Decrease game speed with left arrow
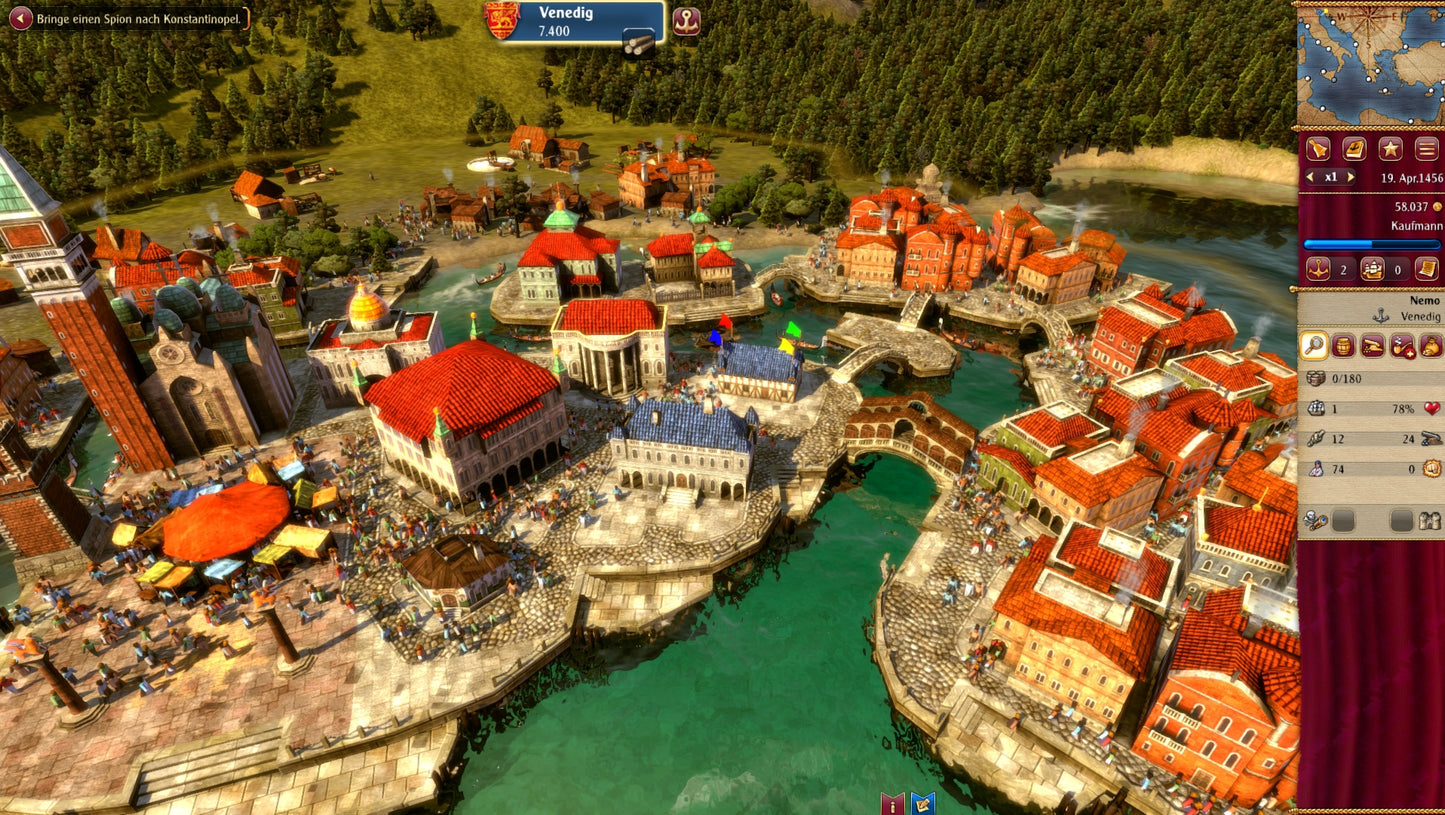 tap(1310, 177)
